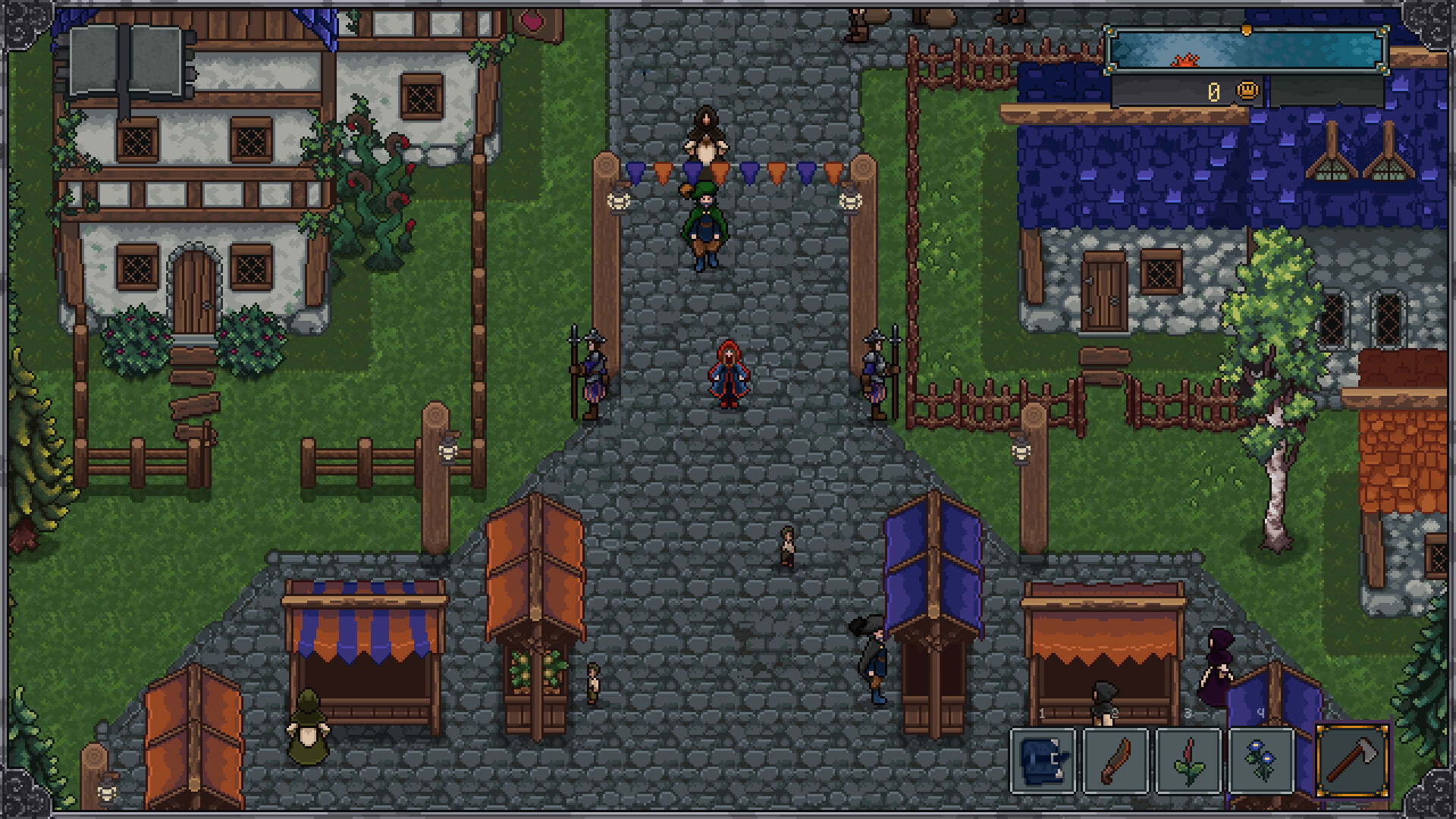Click the gold coin icon beside the counter
This screenshot has height=819, width=1456.
[1247, 90]
